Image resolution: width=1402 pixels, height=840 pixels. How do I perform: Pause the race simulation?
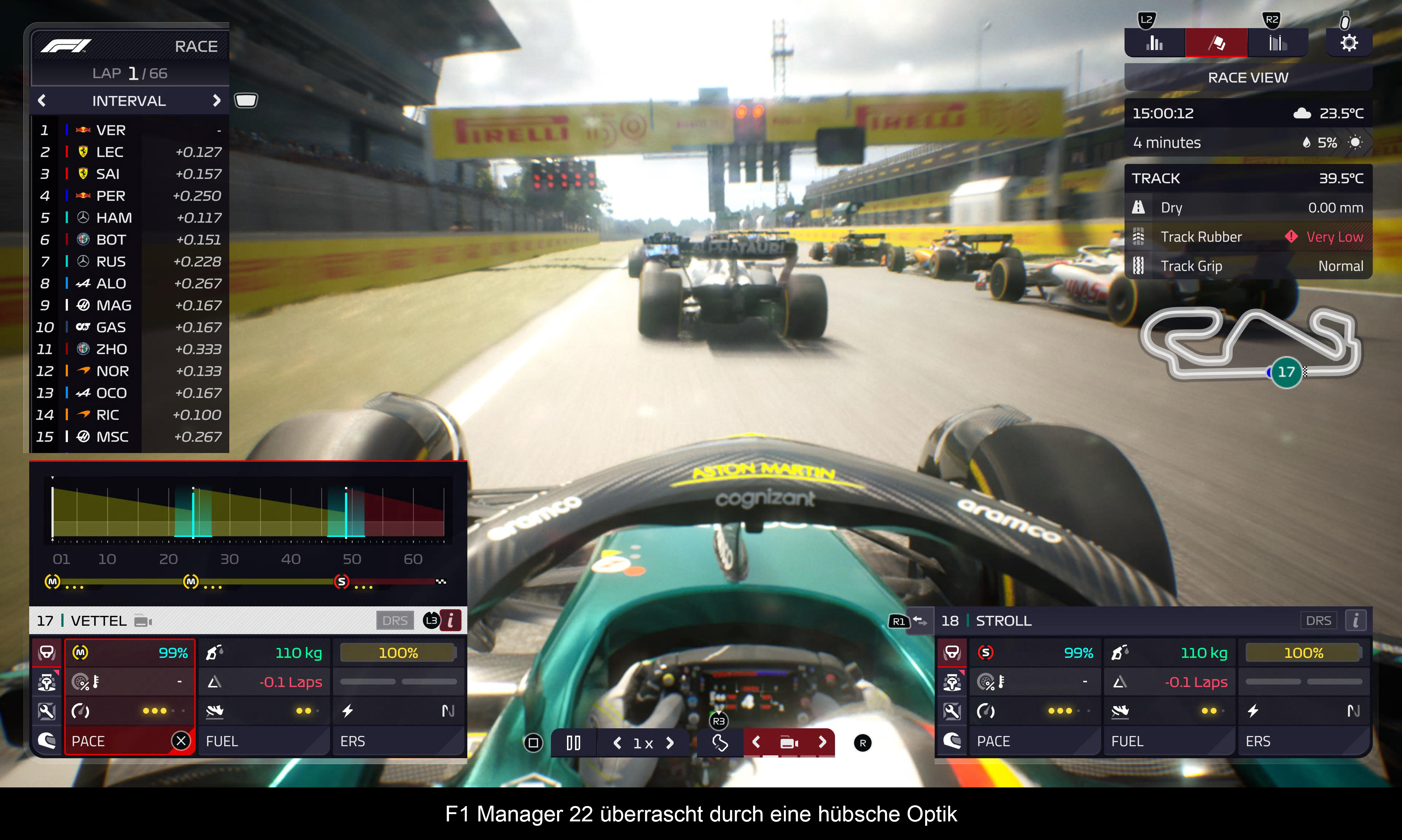point(573,743)
